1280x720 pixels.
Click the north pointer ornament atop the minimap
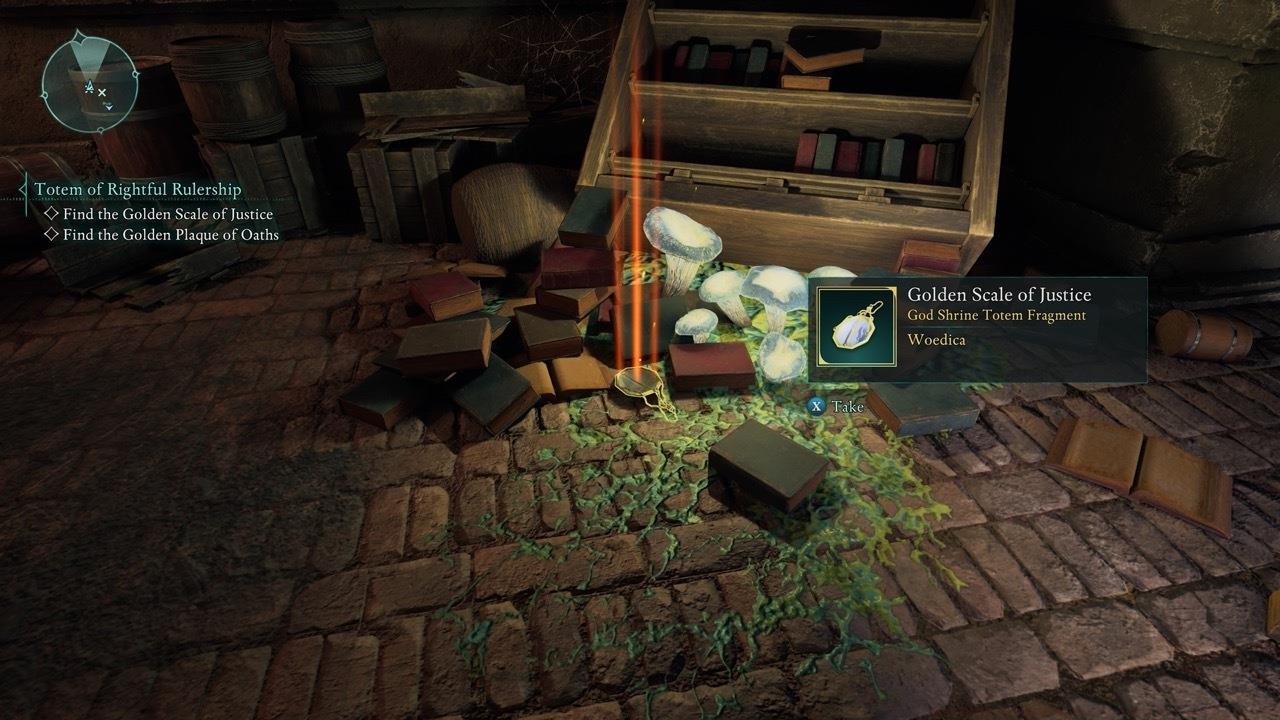(78, 36)
